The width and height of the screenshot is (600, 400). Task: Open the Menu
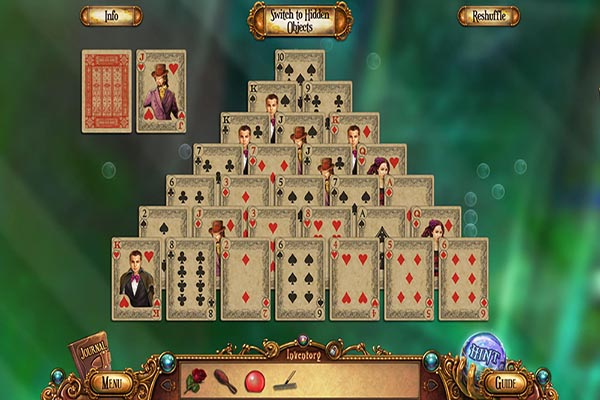[x=110, y=381]
